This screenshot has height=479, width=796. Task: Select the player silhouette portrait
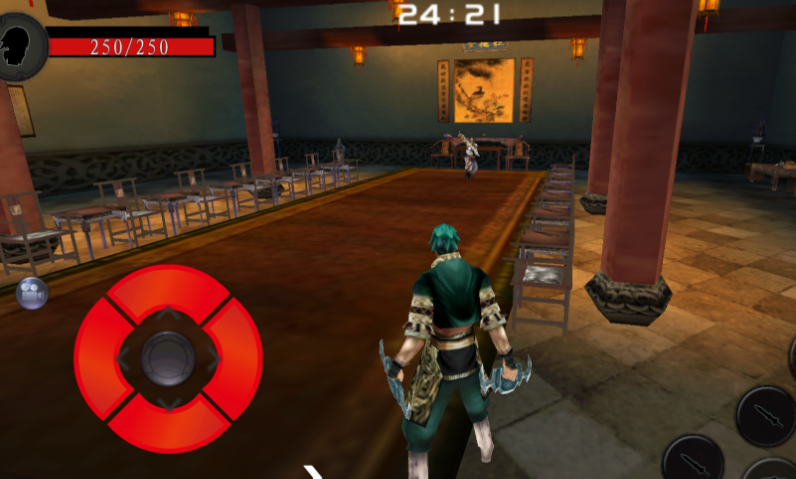point(21,46)
